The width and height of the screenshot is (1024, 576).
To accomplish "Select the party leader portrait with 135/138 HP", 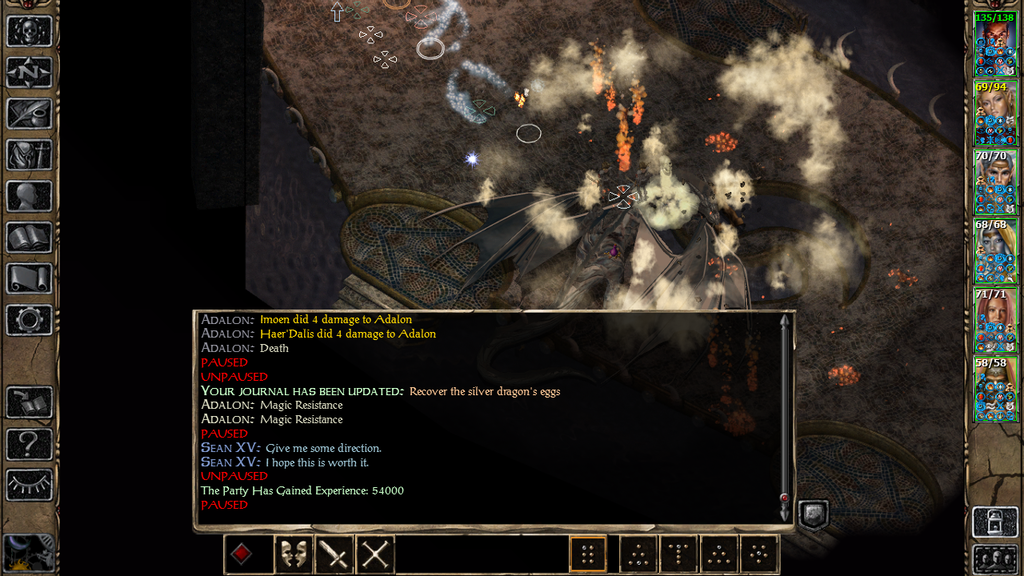I will 996,45.
